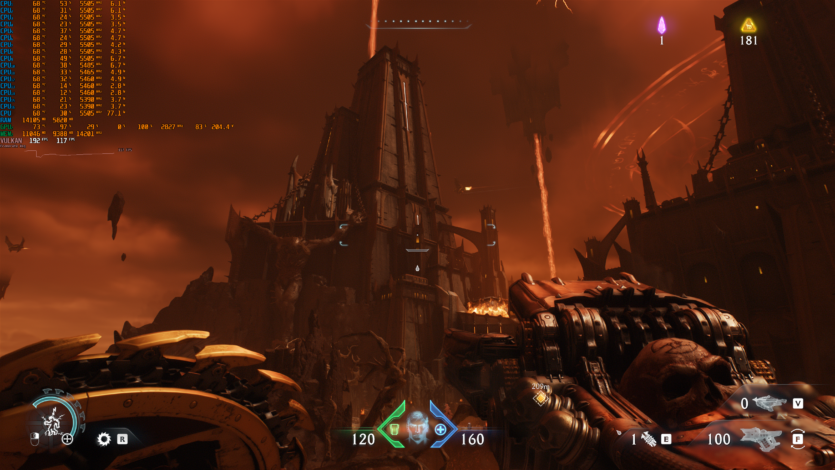The width and height of the screenshot is (835, 470).
Task: Click the purple crystal currency icon
Action: [x=661, y=26]
